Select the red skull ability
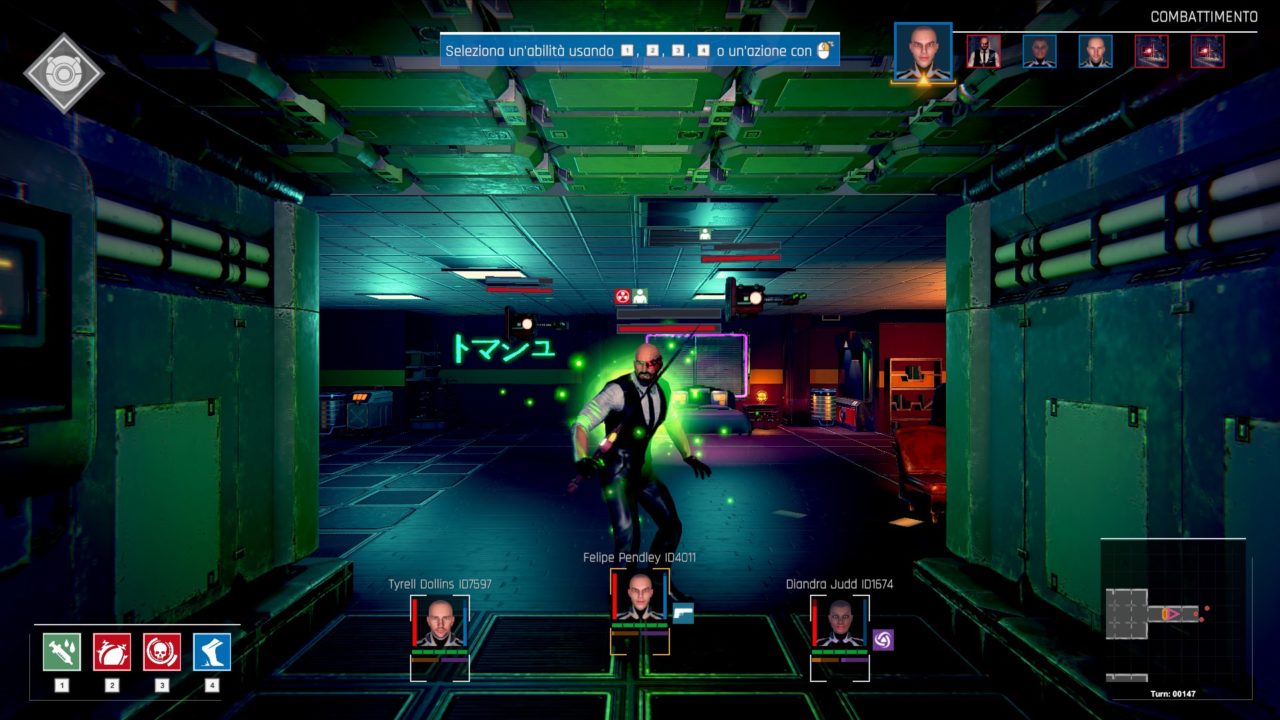 [162, 652]
